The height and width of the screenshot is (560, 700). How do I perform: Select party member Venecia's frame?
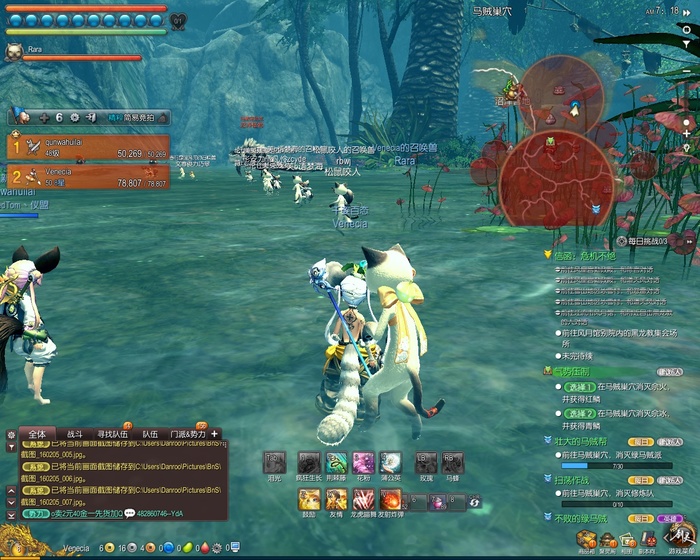[87, 177]
